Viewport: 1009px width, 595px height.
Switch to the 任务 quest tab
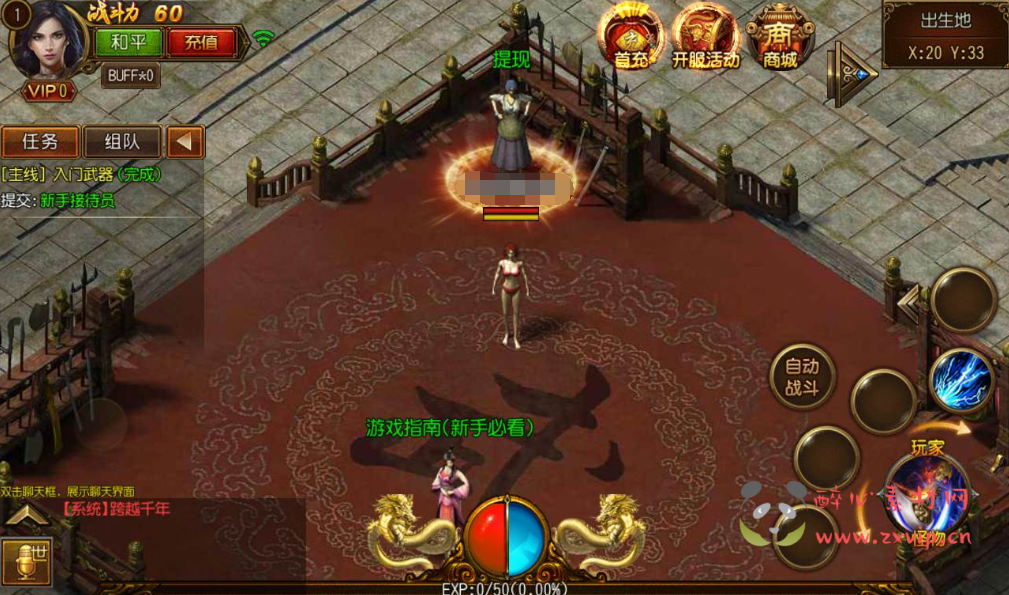(40, 142)
